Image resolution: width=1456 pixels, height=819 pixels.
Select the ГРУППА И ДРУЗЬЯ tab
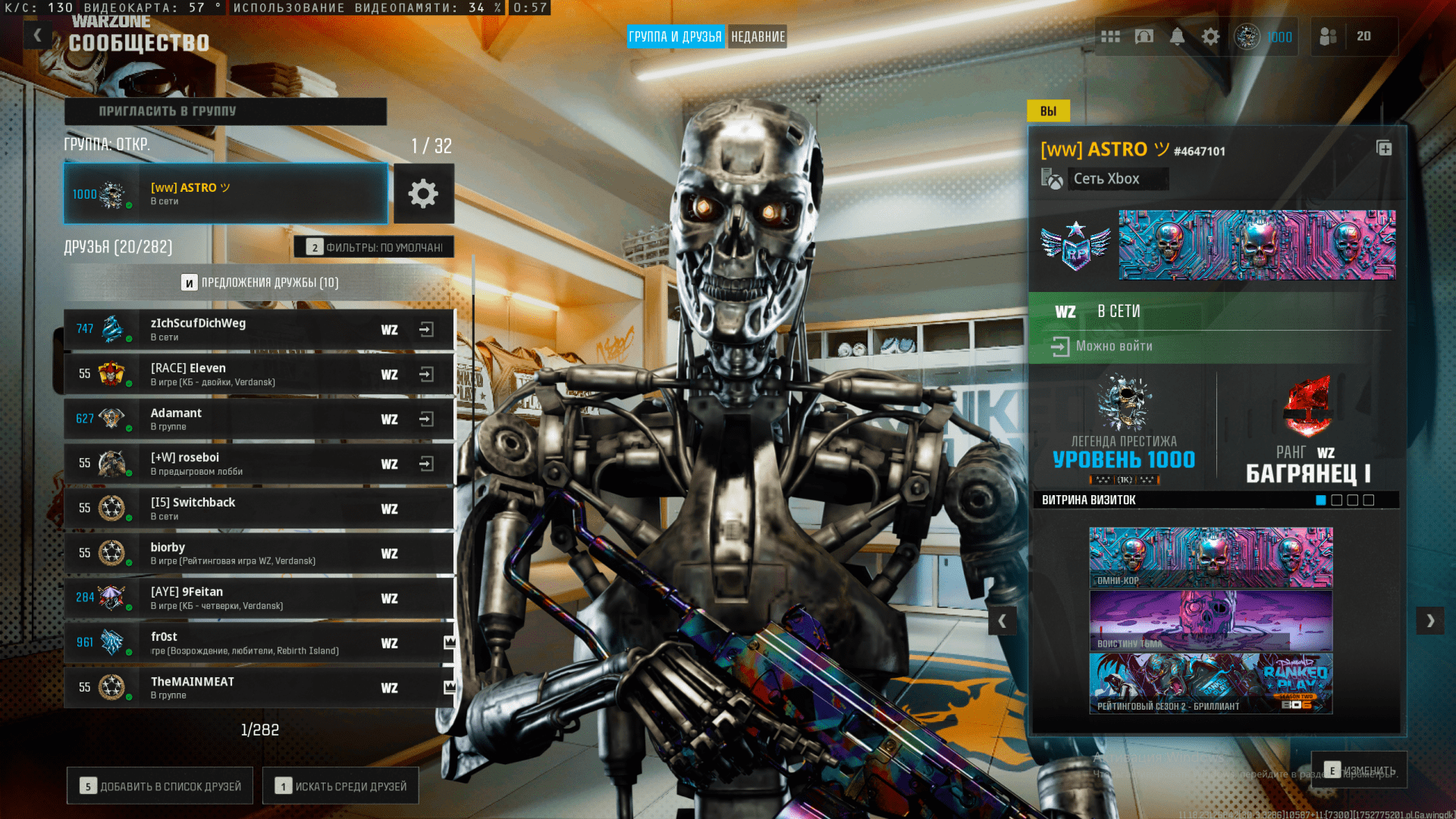[676, 36]
